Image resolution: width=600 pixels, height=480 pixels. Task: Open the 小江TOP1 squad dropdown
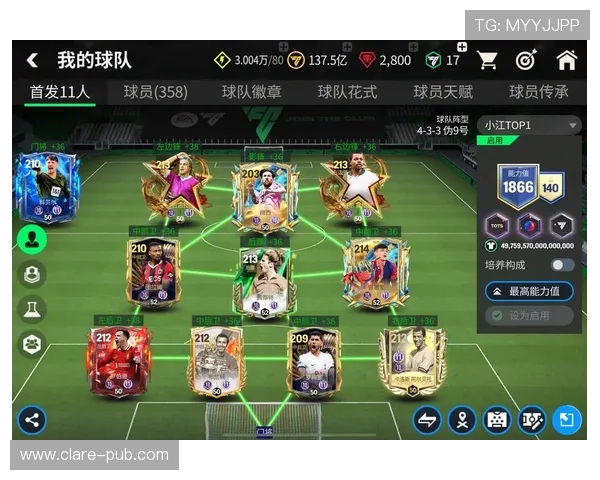[530, 125]
